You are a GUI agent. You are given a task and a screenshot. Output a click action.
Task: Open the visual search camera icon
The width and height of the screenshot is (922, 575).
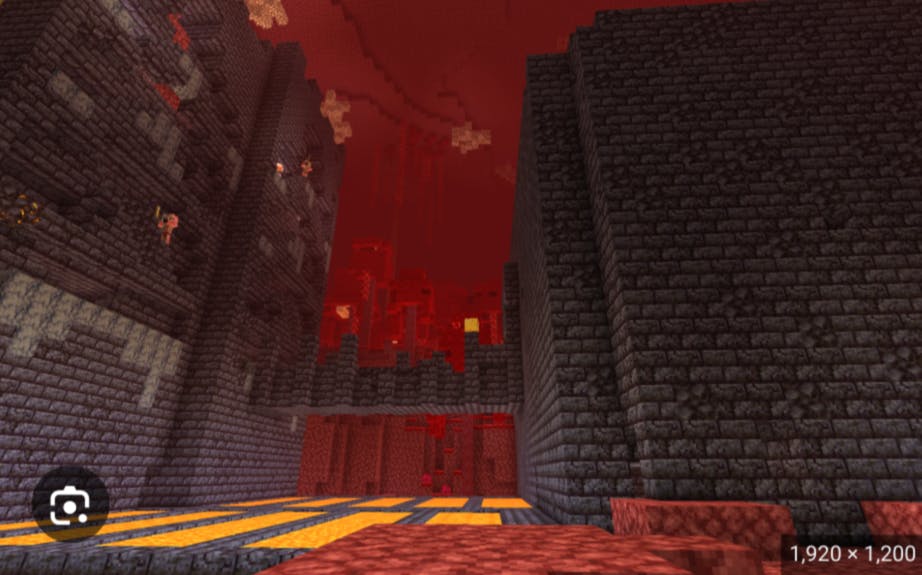(69, 508)
